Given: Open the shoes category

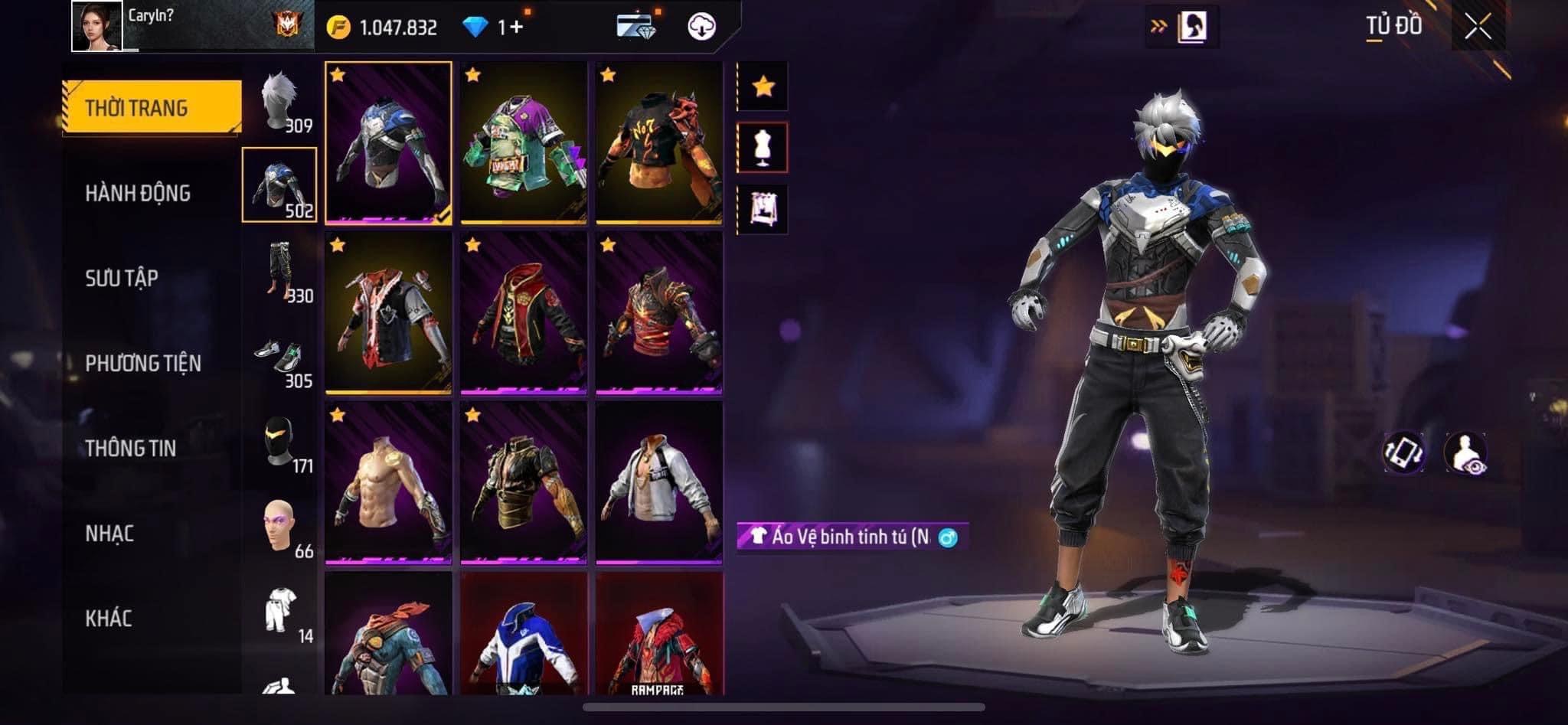Looking at the screenshot, I should 279,358.
